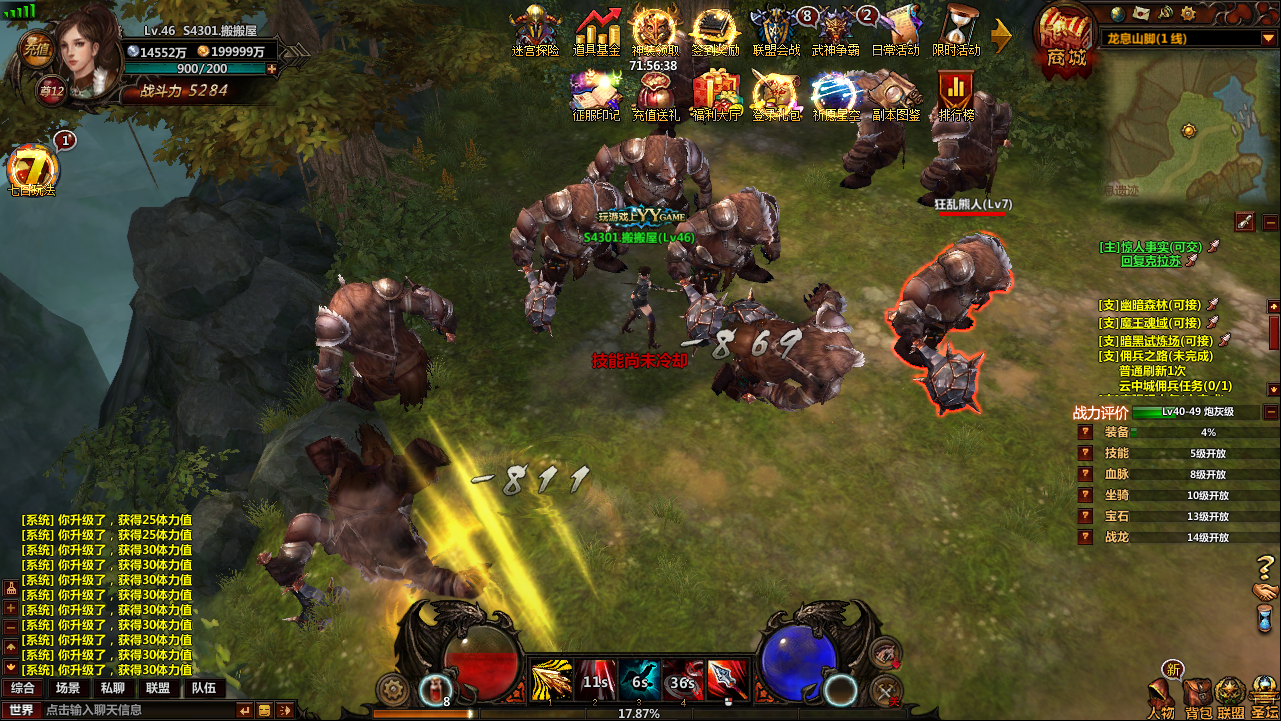Switch to the 场景 chat tab
The height and width of the screenshot is (721, 1281).
pyautogui.click(x=68, y=688)
